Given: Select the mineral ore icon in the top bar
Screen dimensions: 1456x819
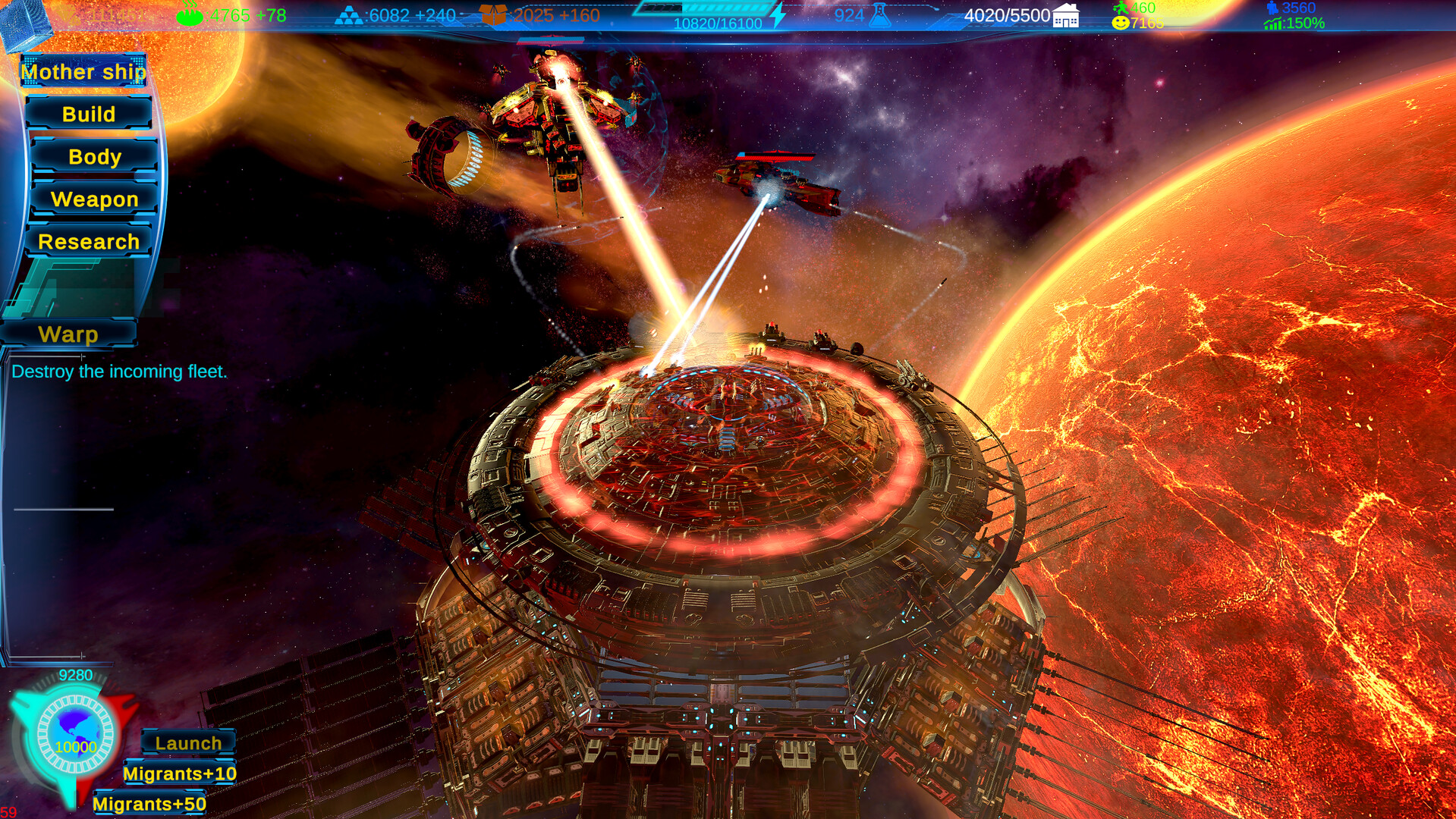Looking at the screenshot, I should tap(349, 14).
